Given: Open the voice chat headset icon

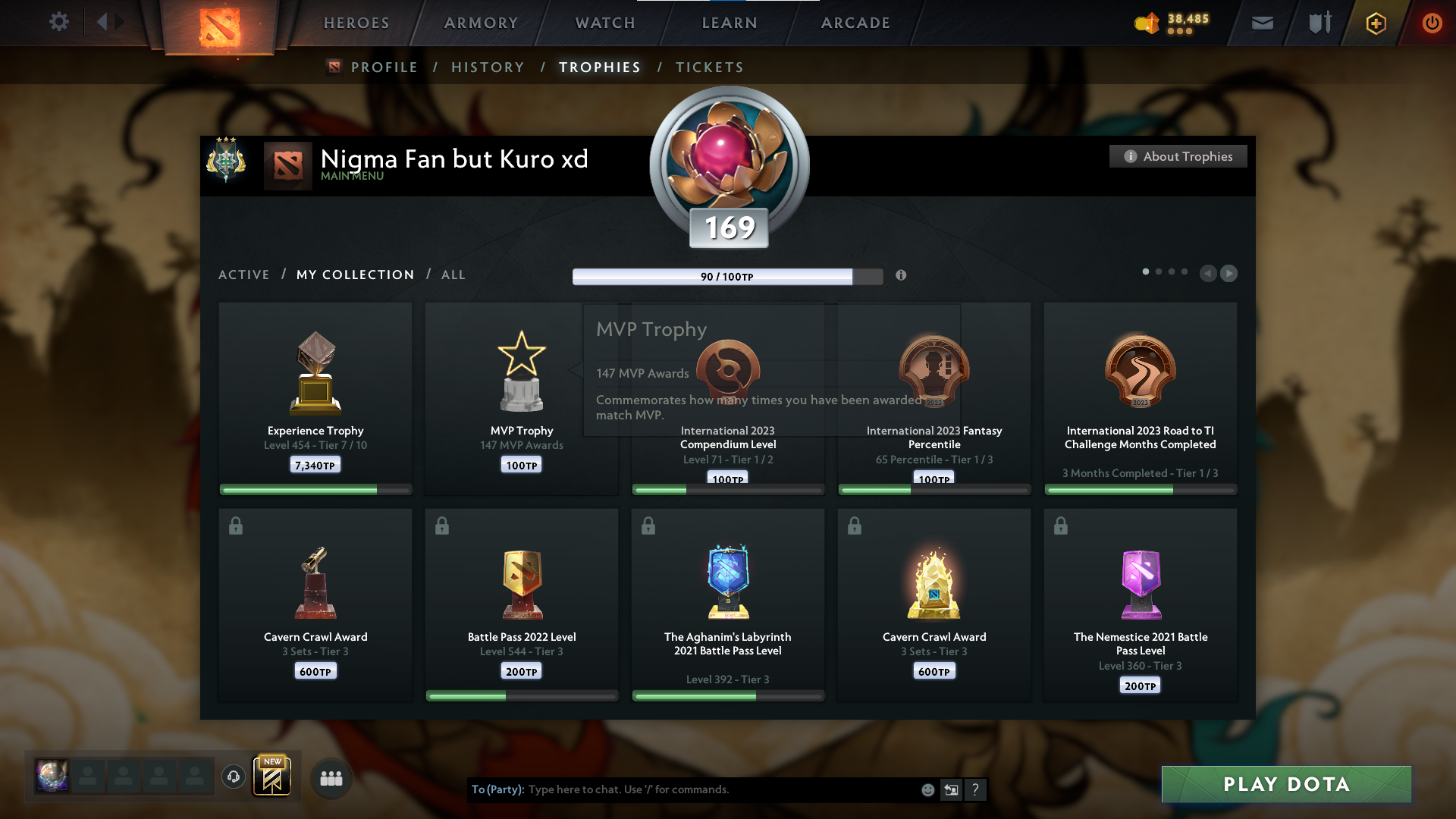Looking at the screenshot, I should [233, 776].
